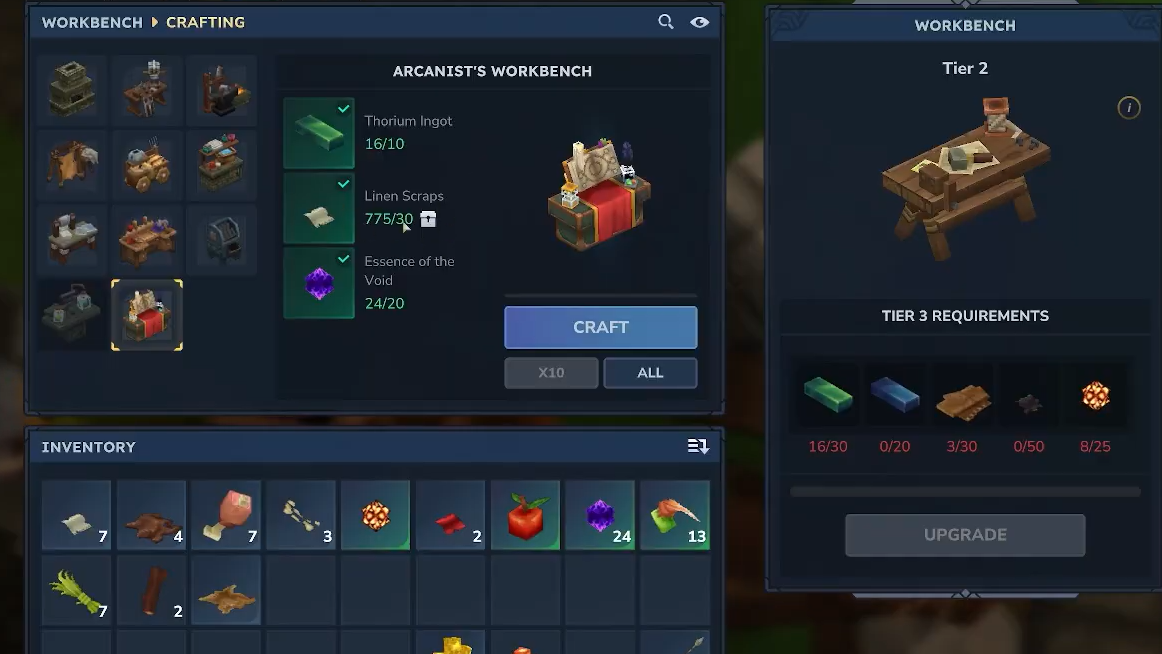Click the chest icon beside Linen Scraps
The image size is (1162, 654).
click(x=428, y=219)
